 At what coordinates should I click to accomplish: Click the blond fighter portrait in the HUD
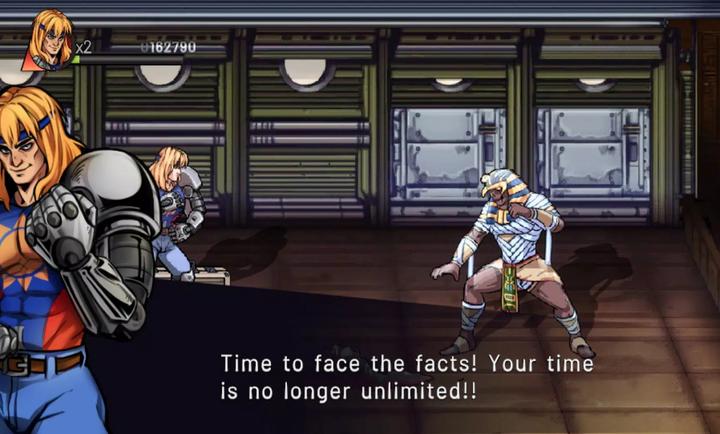[51, 40]
